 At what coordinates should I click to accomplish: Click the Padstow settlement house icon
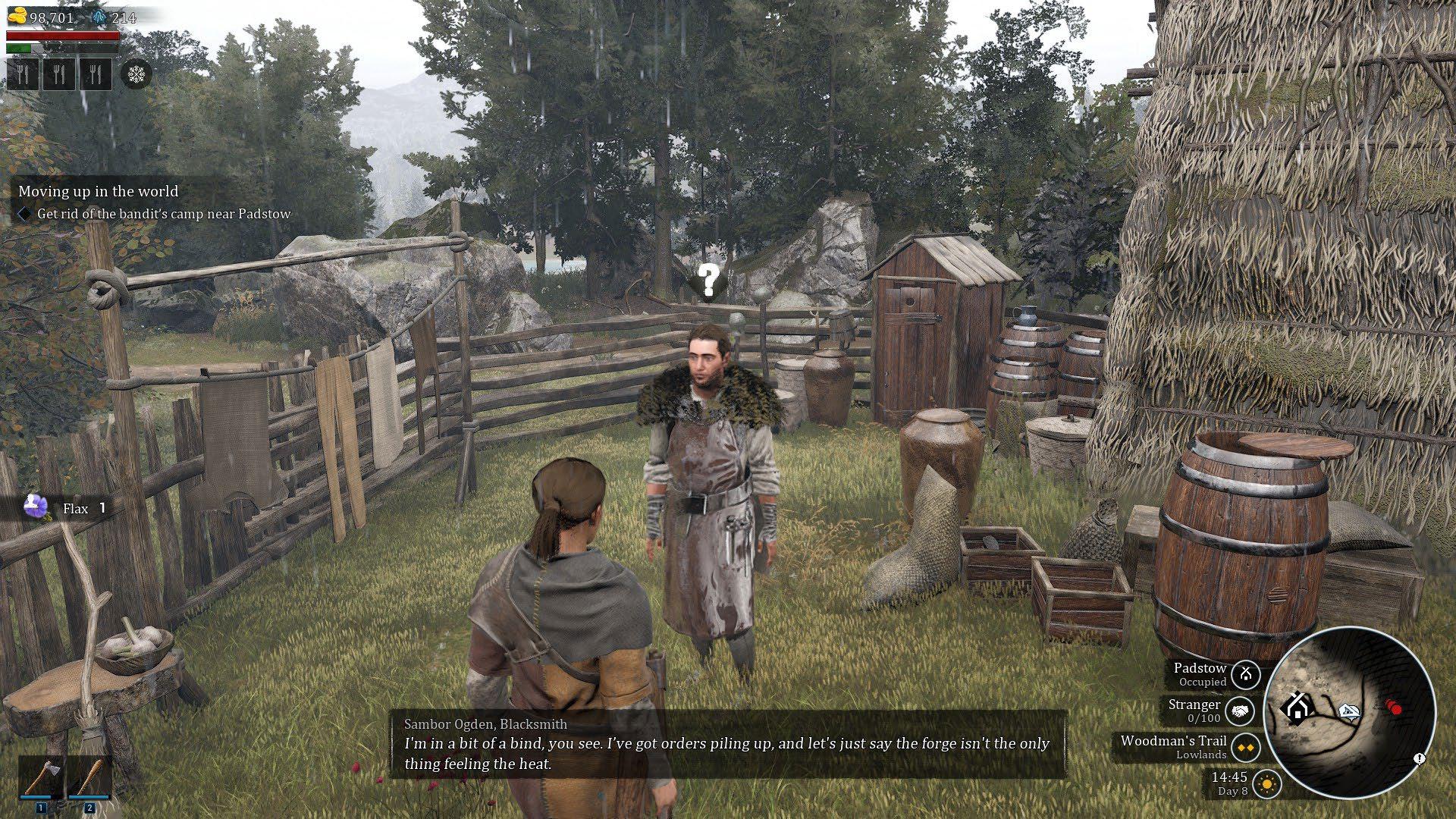(1245, 674)
